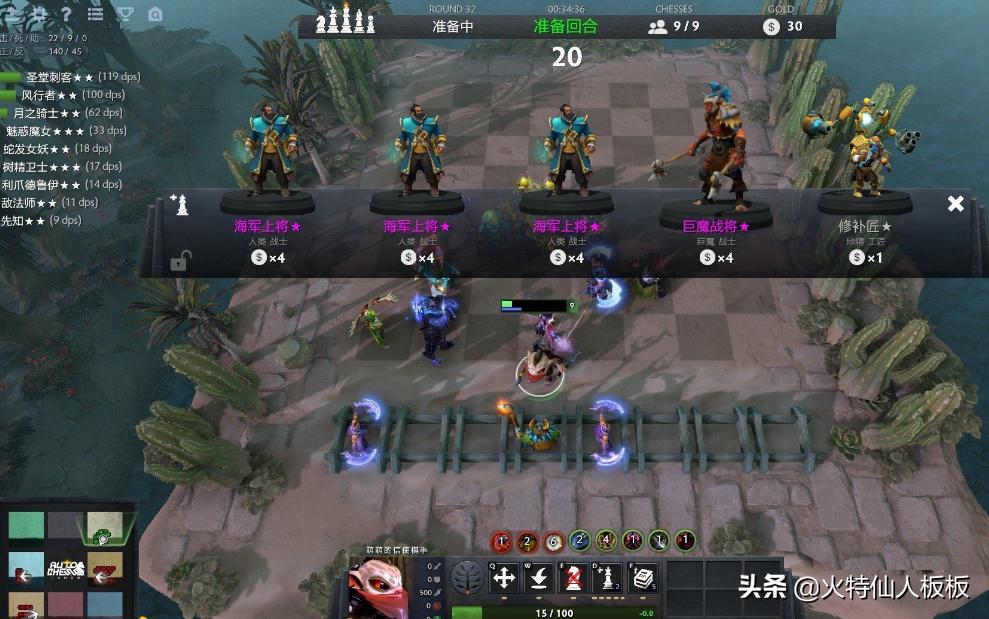
Task: Click the light blue minimap board
Action: (x=27, y=566)
